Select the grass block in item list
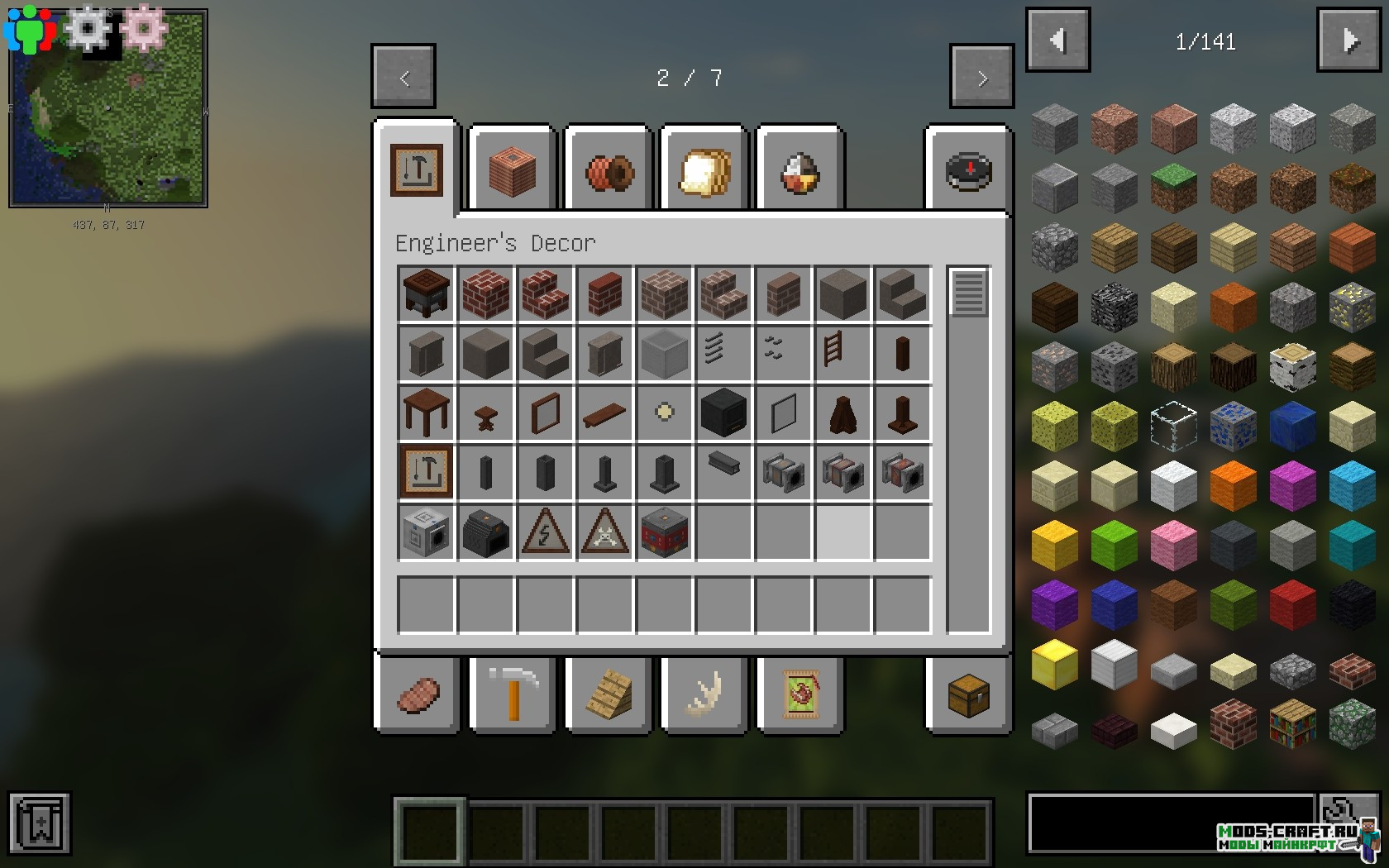Viewport: 1389px width, 868px height. (x=1173, y=186)
